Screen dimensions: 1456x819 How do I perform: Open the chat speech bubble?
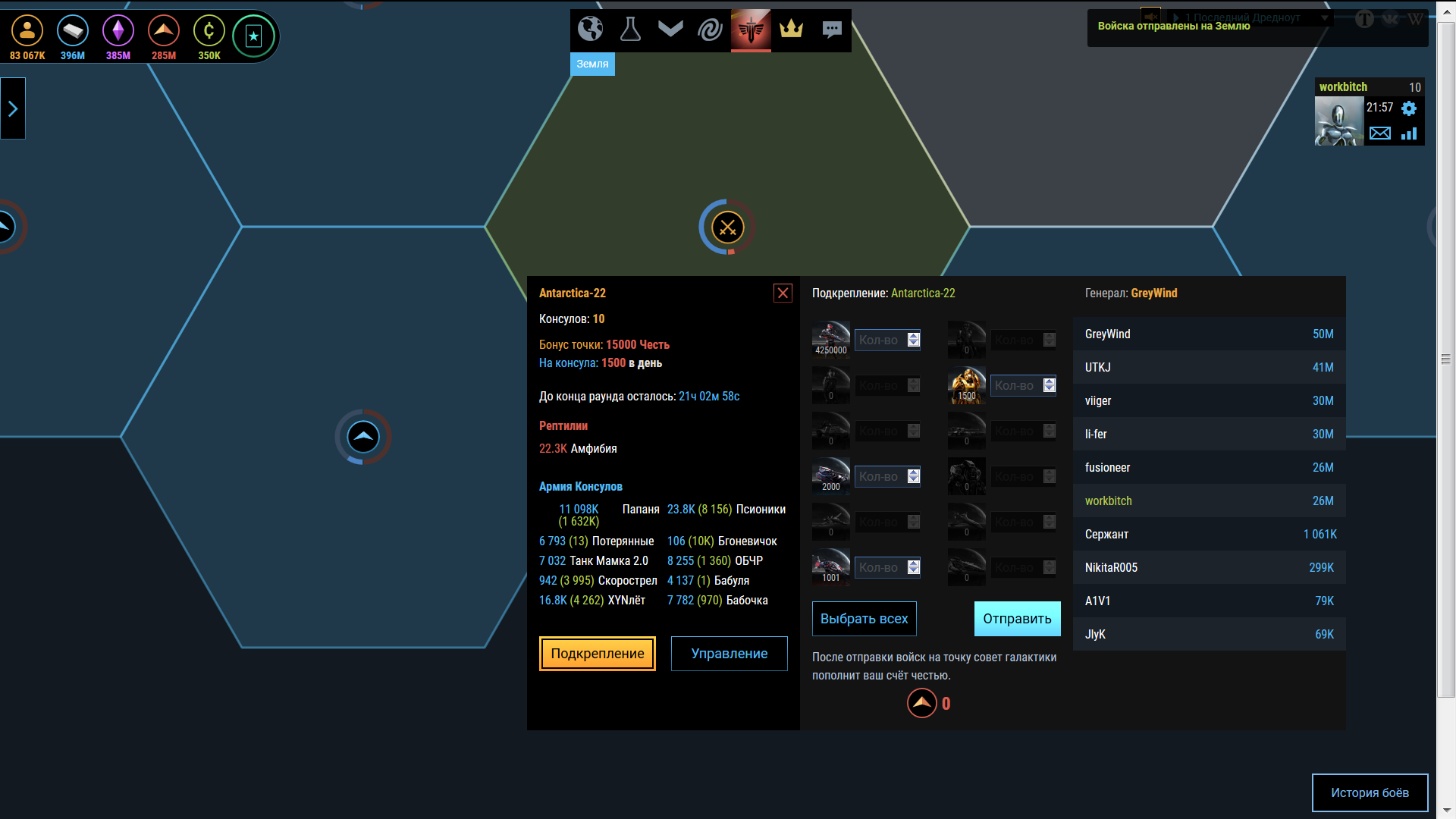click(x=832, y=30)
